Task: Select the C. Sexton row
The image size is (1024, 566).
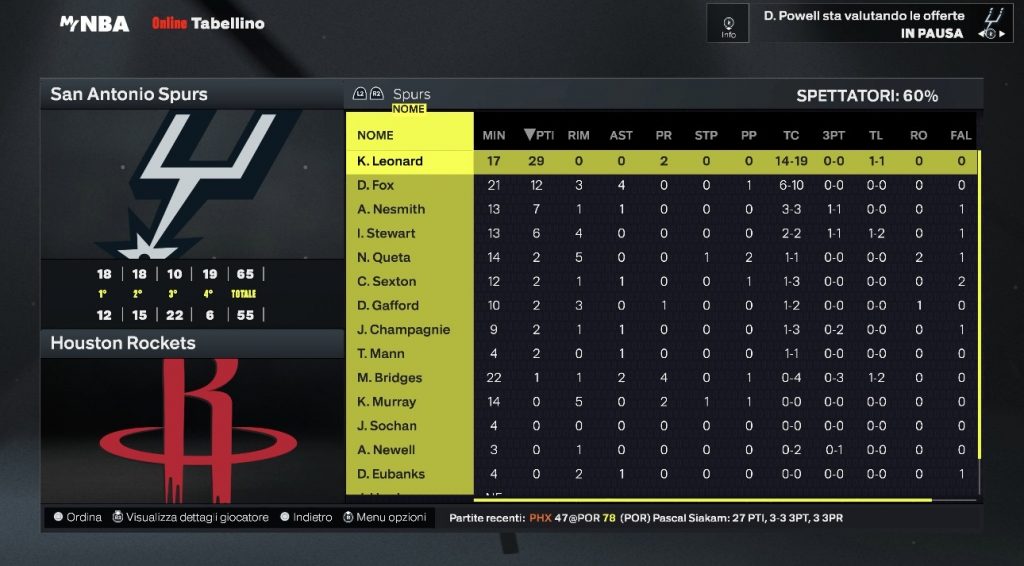Action: [386, 281]
